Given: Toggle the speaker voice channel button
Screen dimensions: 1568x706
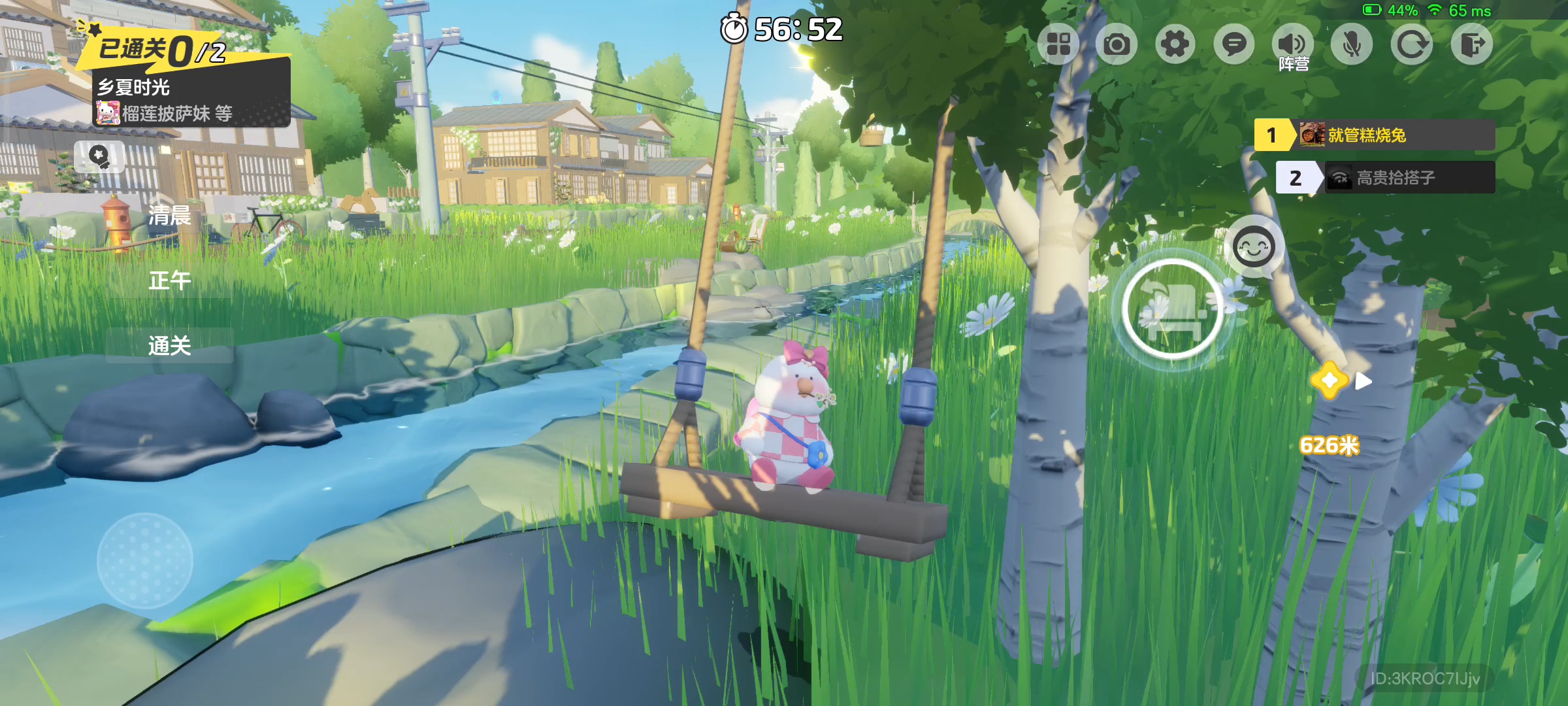Looking at the screenshot, I should pos(1292,44).
